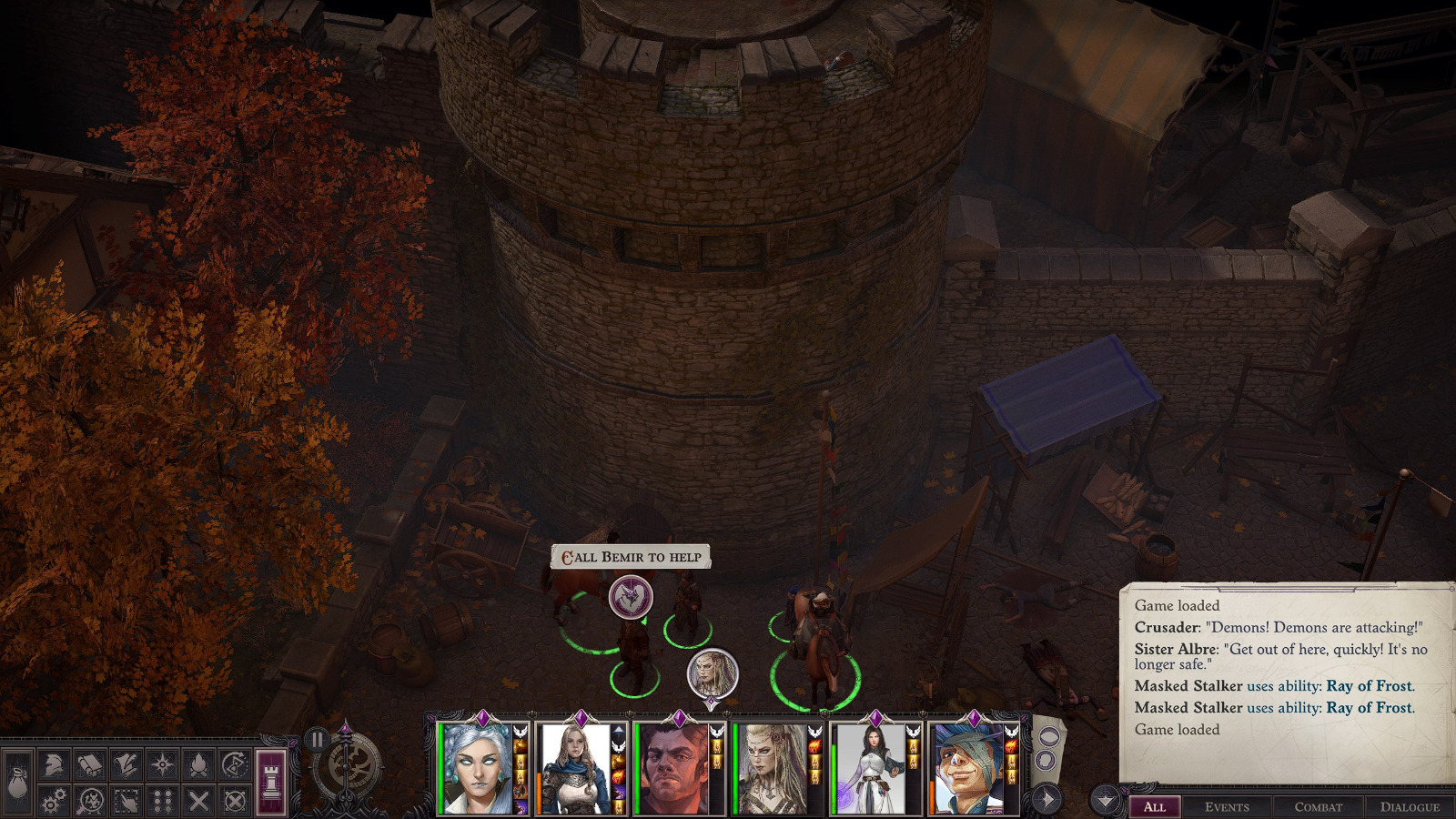Open the journal quill-and-scroll icon
This screenshot has height=819, width=1456.
(x=126, y=765)
